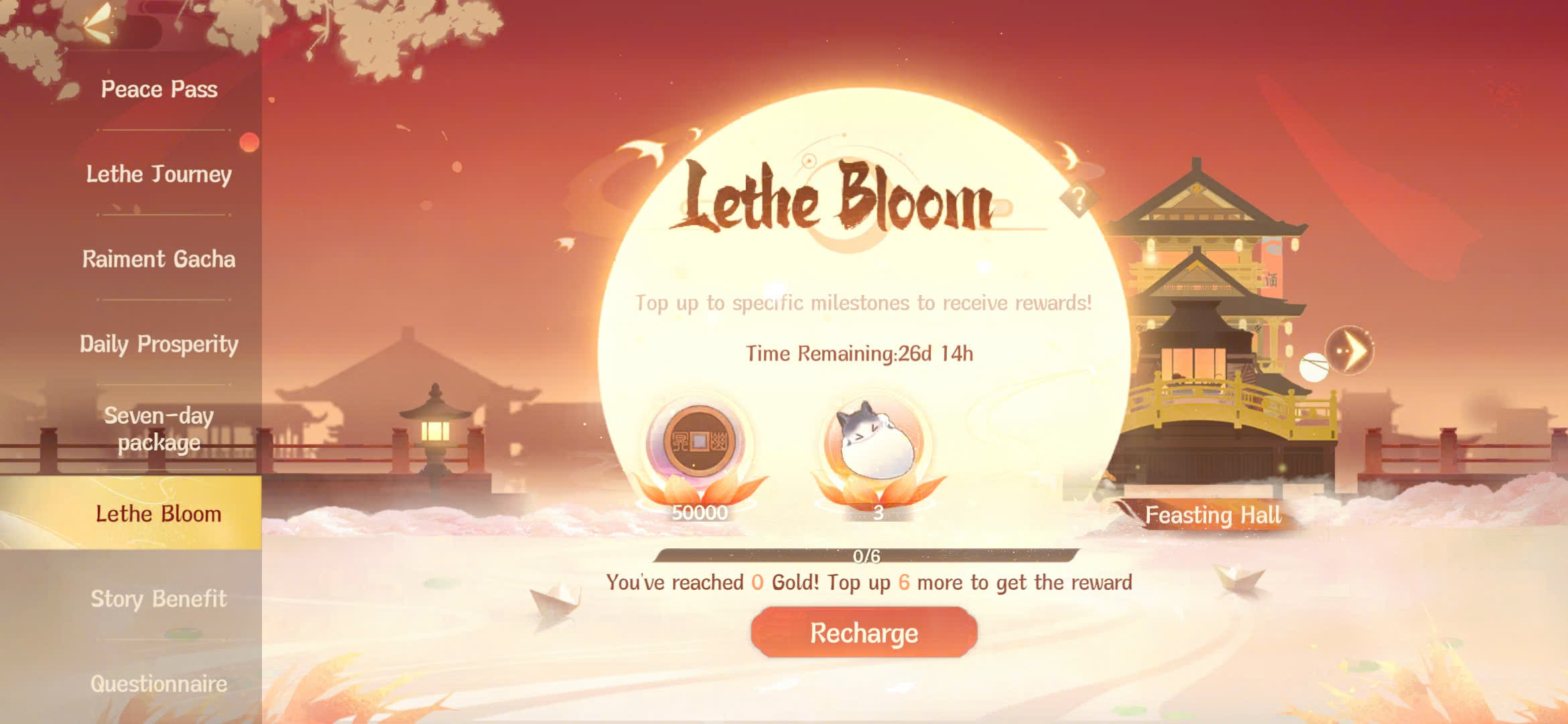1568x724 pixels.
Task: Open the Questionnaire entry
Action: tap(158, 683)
